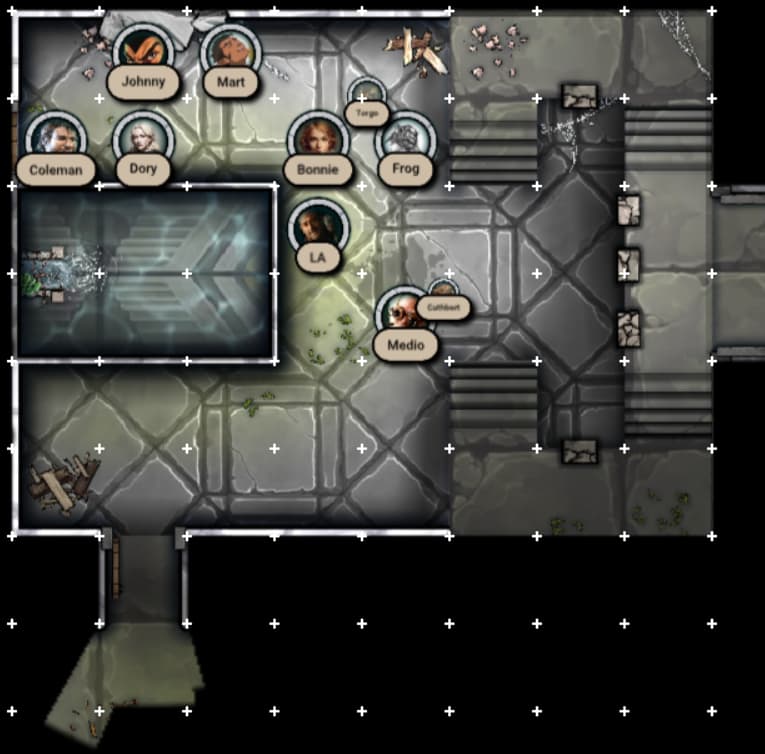Screen dimensions: 765x754
Task: Select Mart's character token
Action: coord(230,52)
